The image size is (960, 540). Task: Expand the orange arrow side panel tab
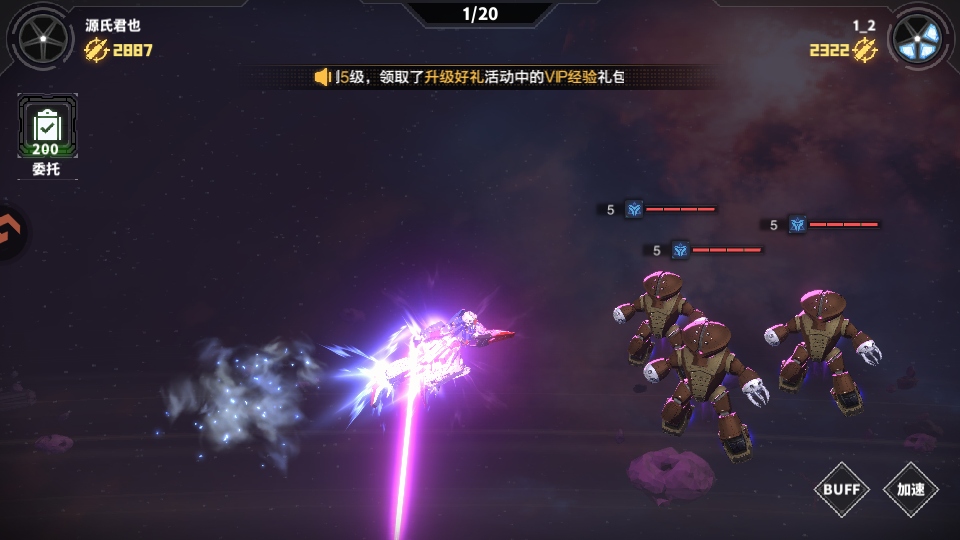pyautogui.click(x=10, y=234)
